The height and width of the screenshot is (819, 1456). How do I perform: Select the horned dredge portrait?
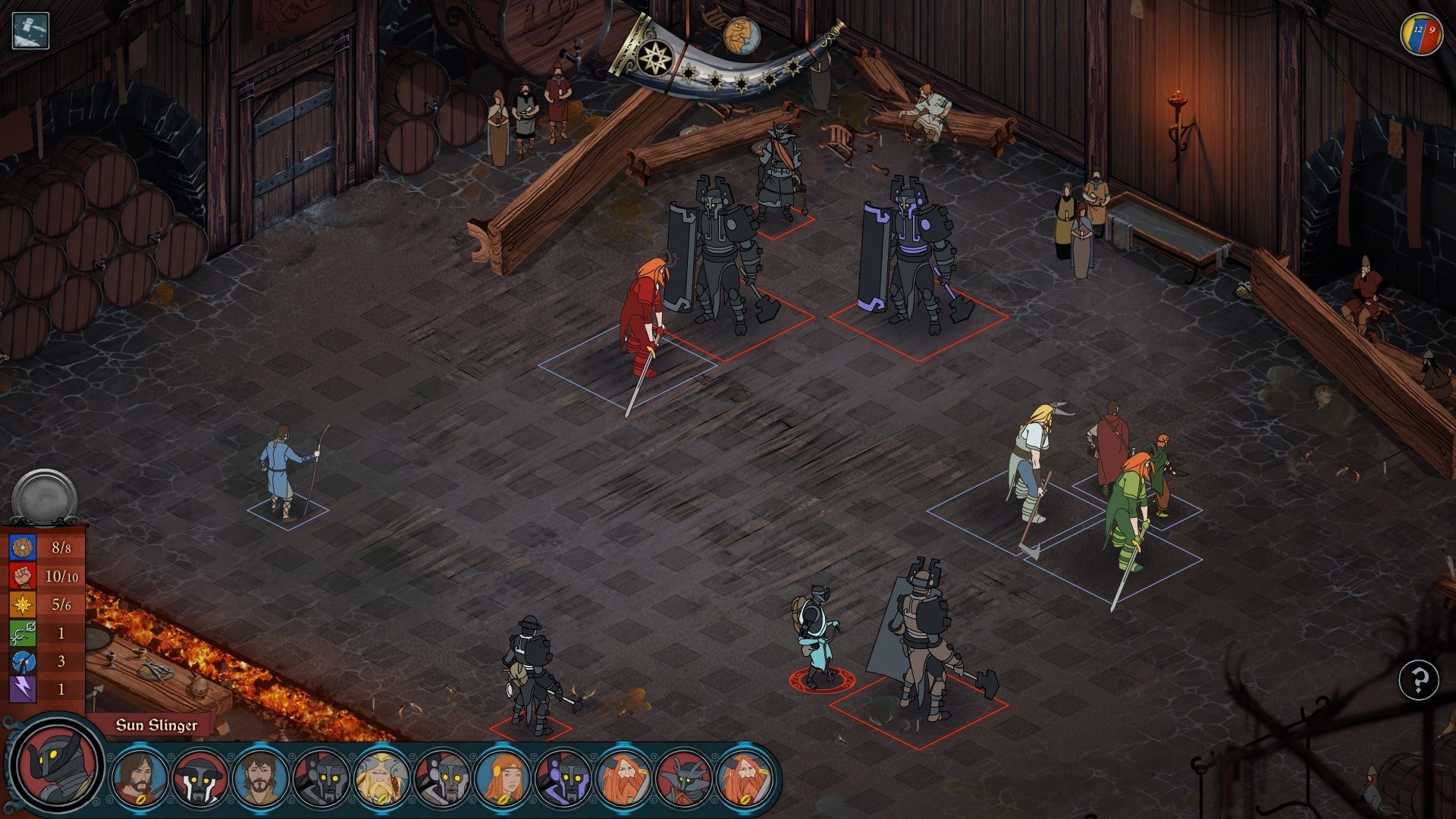[684, 777]
